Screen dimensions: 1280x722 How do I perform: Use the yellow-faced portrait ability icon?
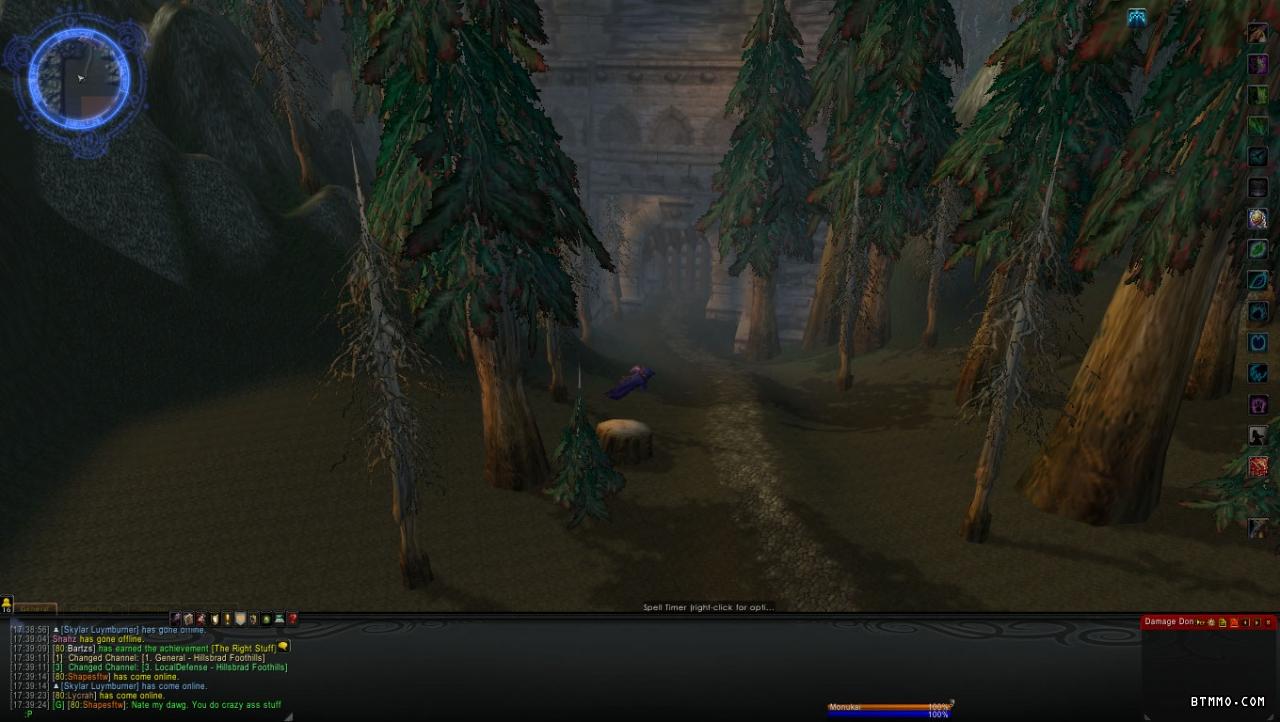point(1258,218)
